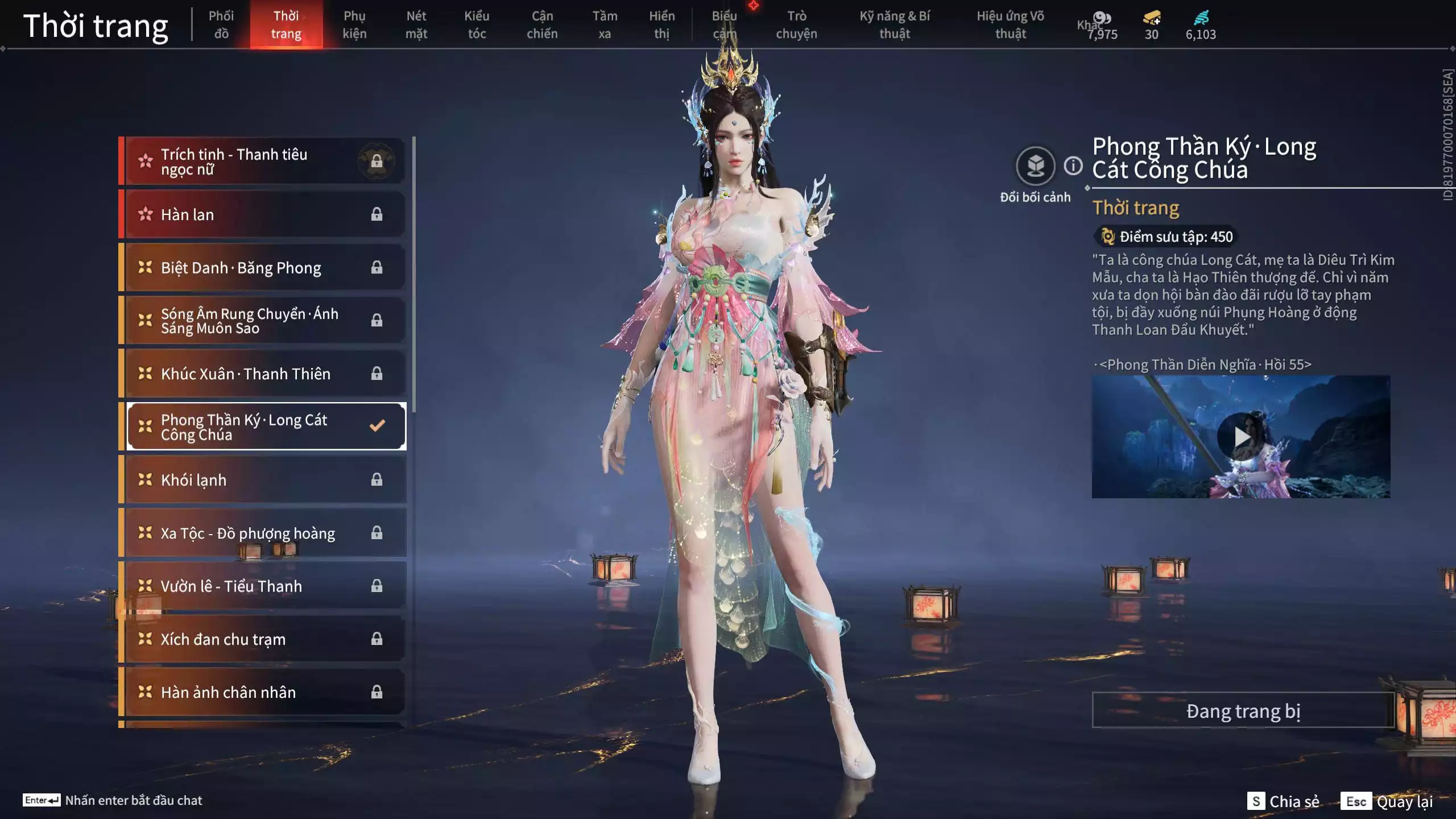The height and width of the screenshot is (819, 1456).
Task: Expand the Hiệu ứng Võ thuật category
Action: click(1012, 24)
